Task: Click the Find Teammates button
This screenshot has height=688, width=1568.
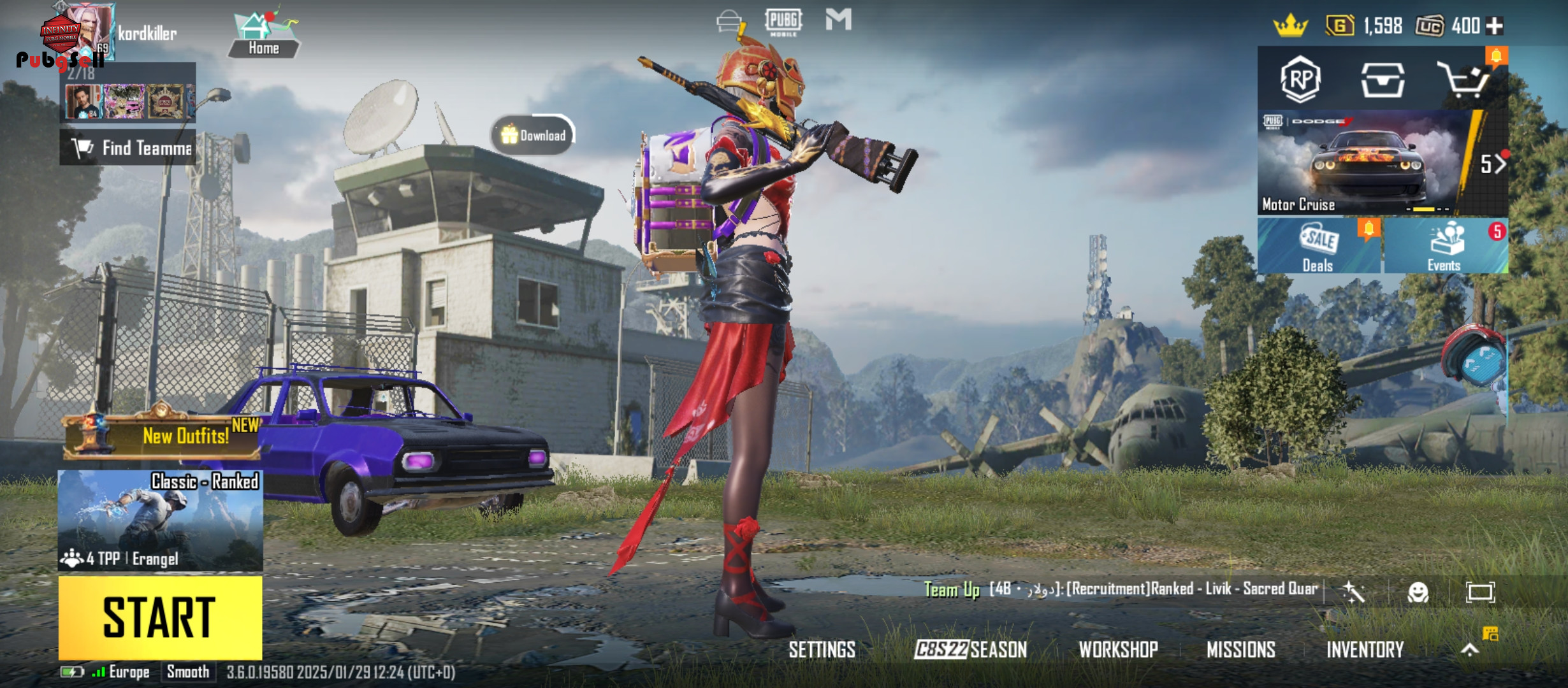Action: tap(129, 148)
